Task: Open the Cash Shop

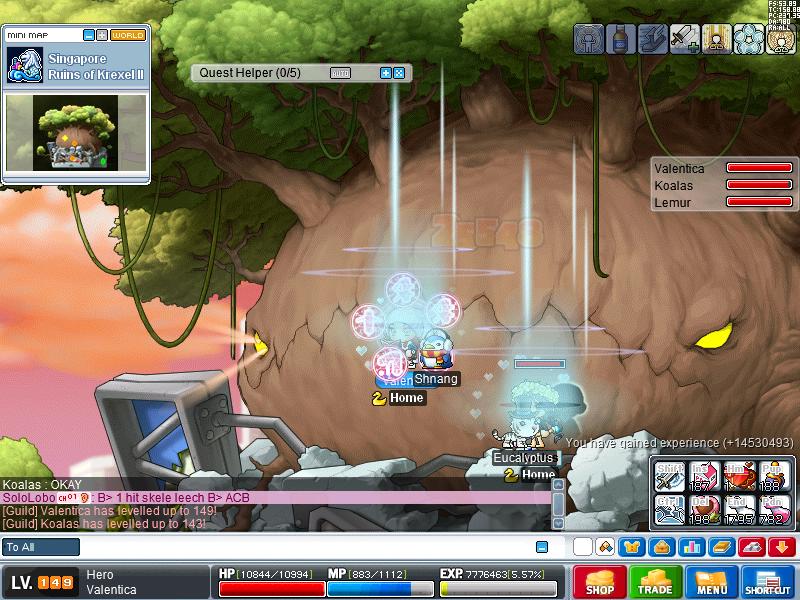Action: (600, 582)
